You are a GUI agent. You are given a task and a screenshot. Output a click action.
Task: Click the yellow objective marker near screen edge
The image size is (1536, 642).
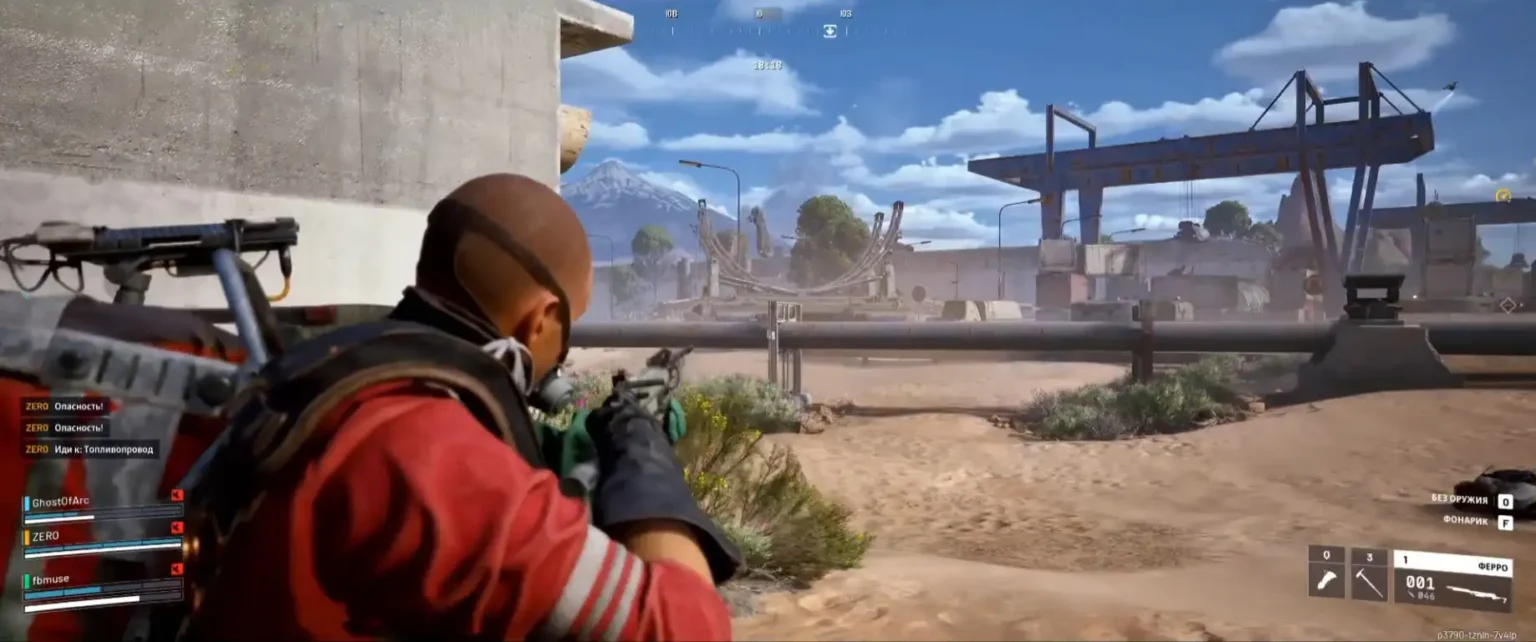pyautogui.click(x=1502, y=195)
